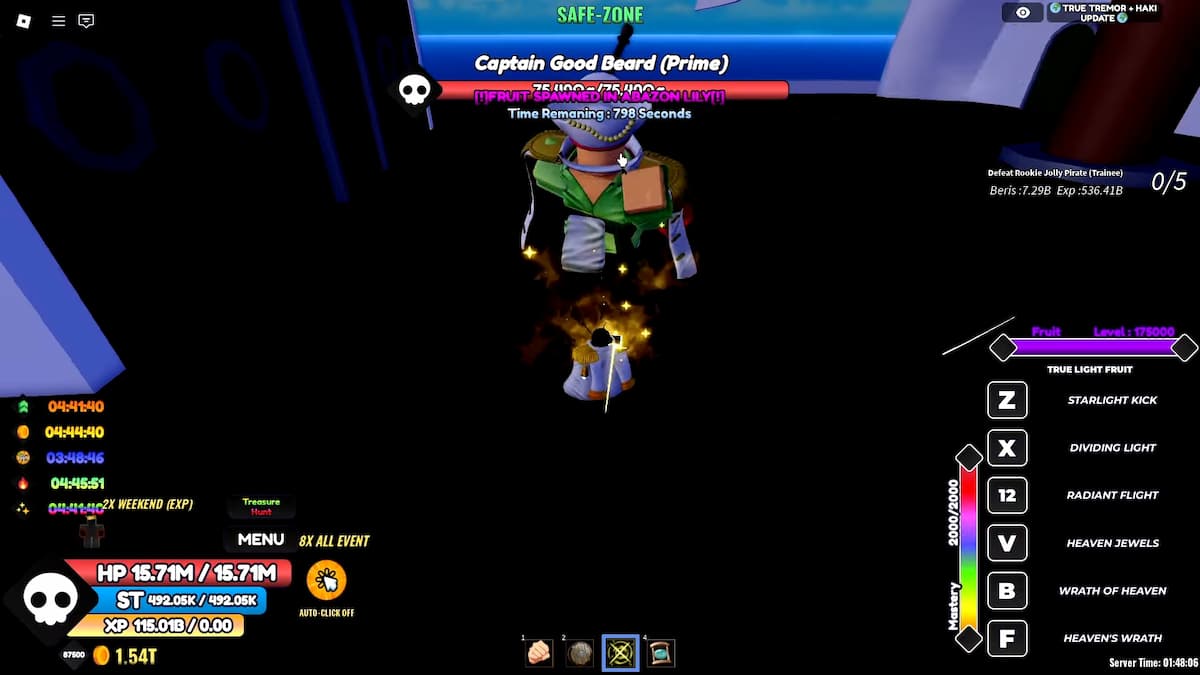Click the Defeat Rookie Jolly Pirate quest tracker
The image size is (1200, 675).
point(1055,182)
